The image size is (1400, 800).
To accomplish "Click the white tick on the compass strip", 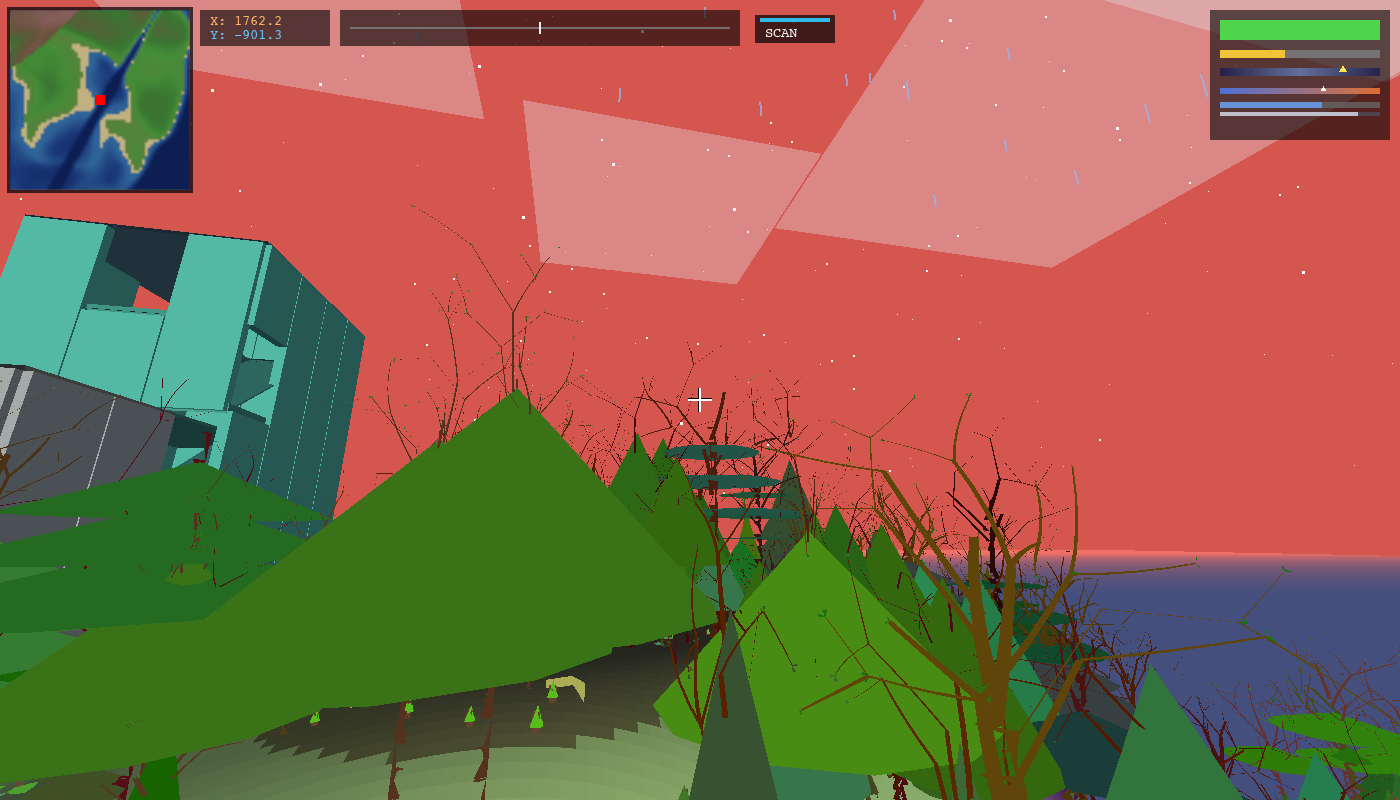I will pyautogui.click(x=538, y=28).
